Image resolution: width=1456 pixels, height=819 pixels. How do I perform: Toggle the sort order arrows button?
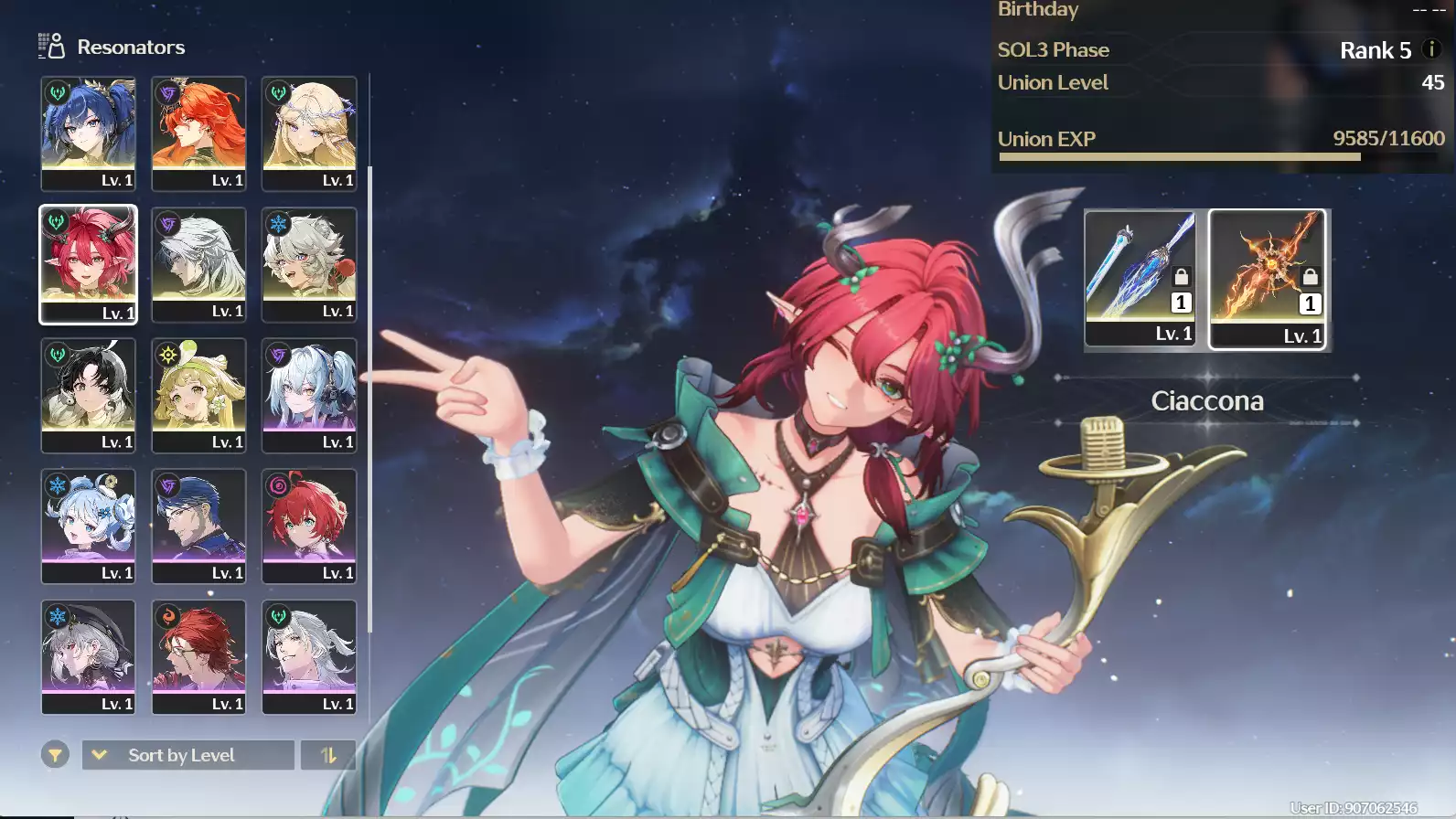coord(327,755)
